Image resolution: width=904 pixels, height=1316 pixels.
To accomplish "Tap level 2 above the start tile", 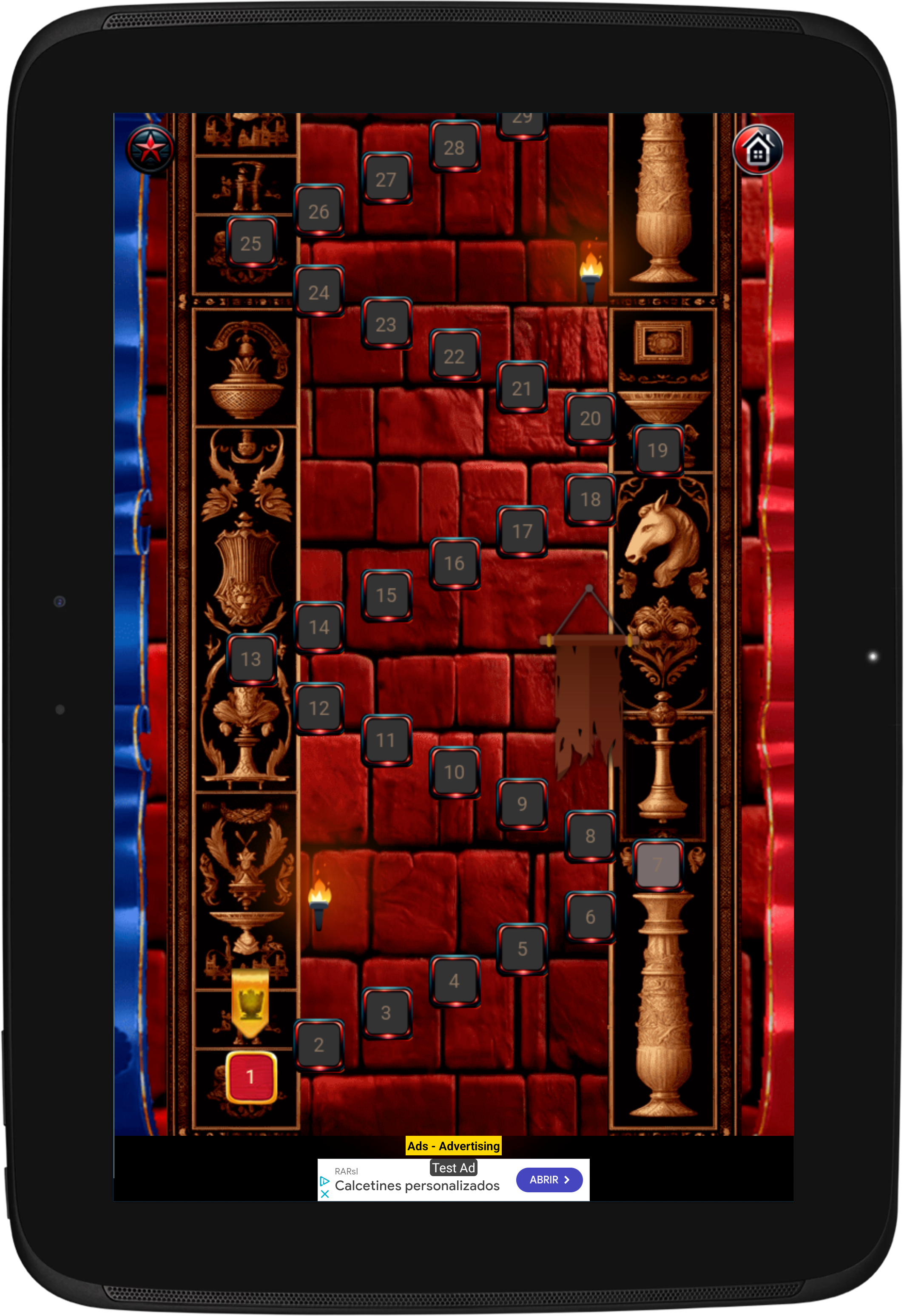I will [319, 1045].
